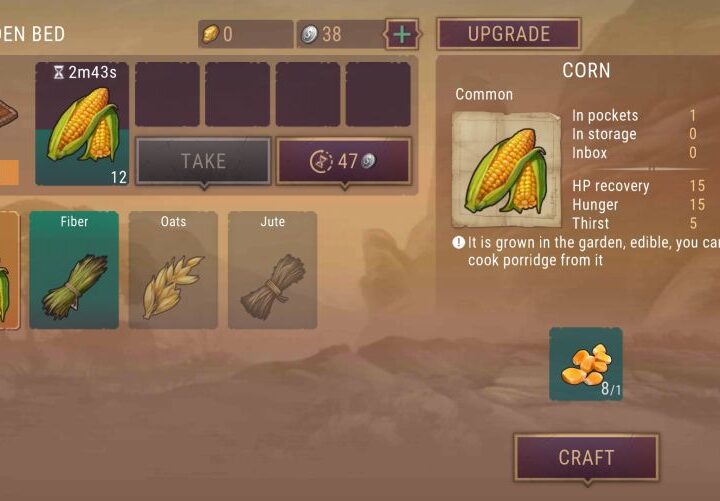The image size is (720, 501).
Task: Craft the corn
Action: pyautogui.click(x=586, y=457)
